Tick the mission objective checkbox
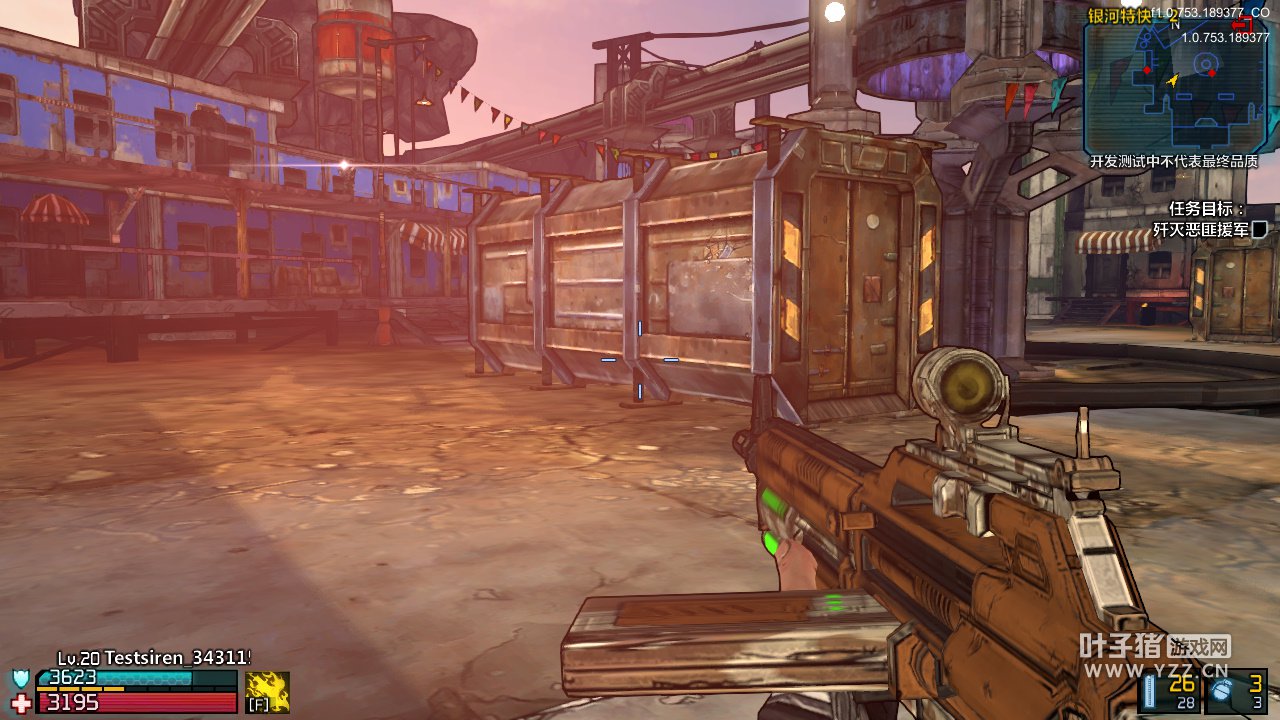The height and width of the screenshot is (720, 1280). pyautogui.click(x=1259, y=229)
